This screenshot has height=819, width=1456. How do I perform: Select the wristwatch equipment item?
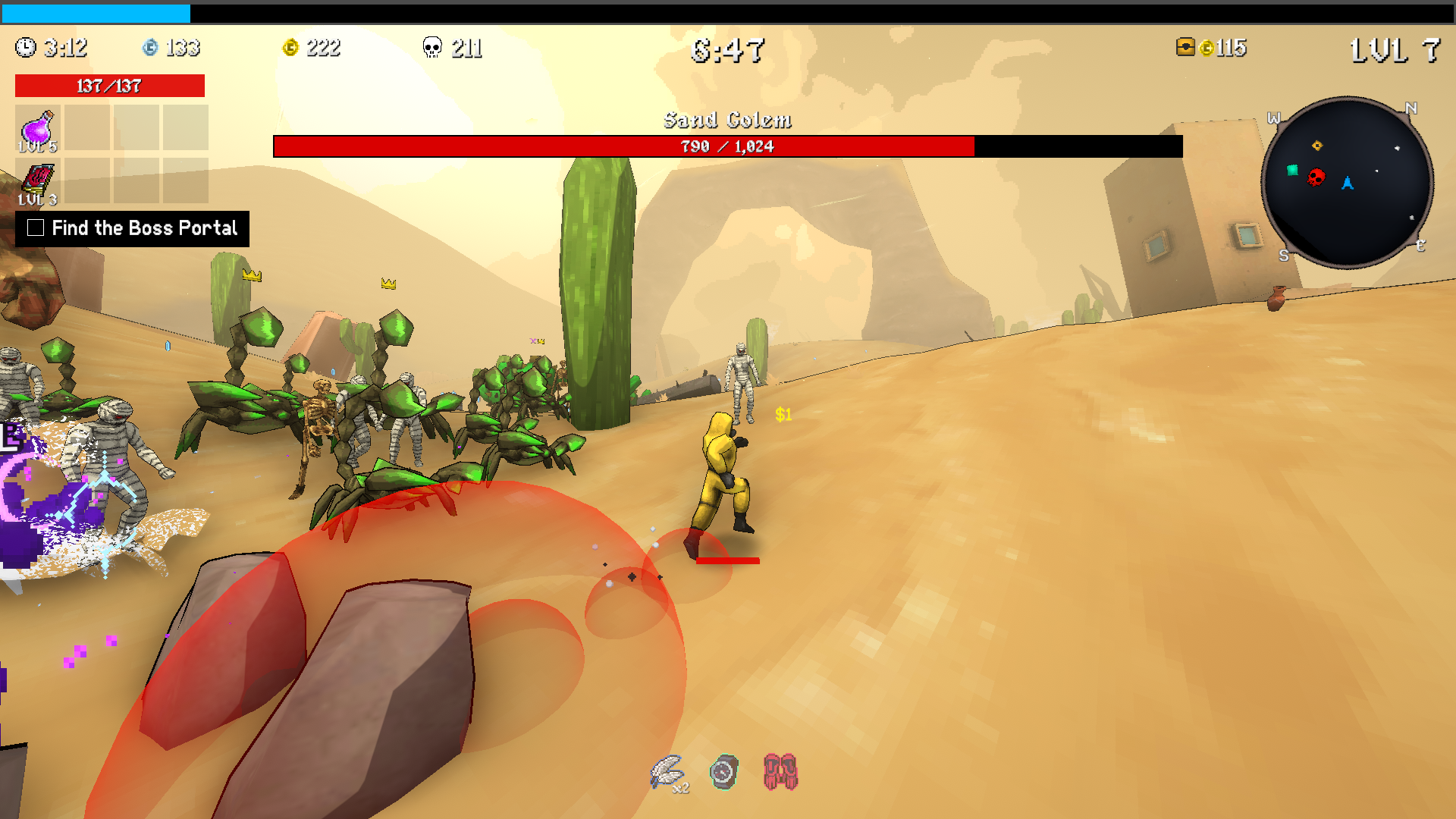coord(722,771)
